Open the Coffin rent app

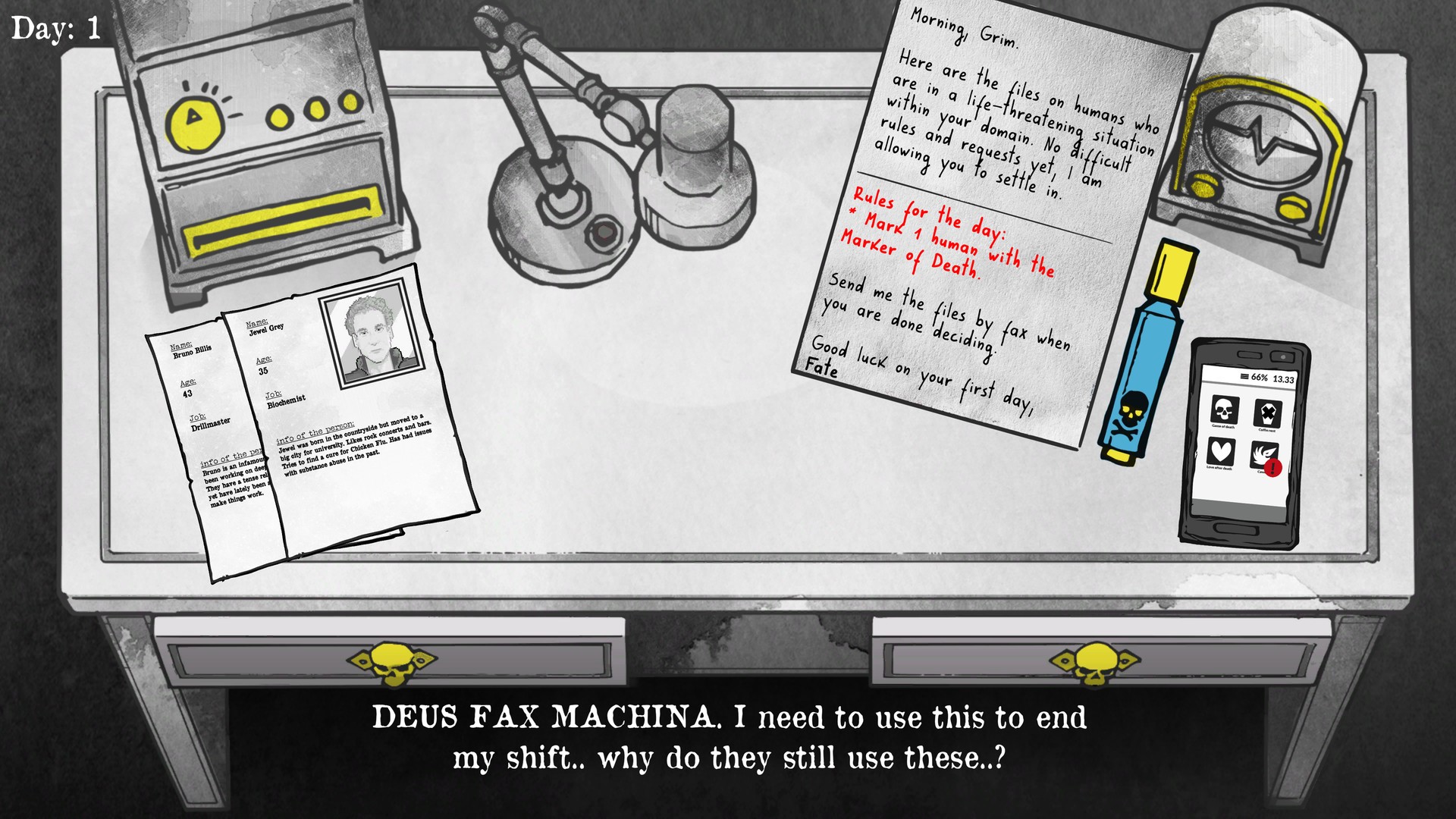1268,413
